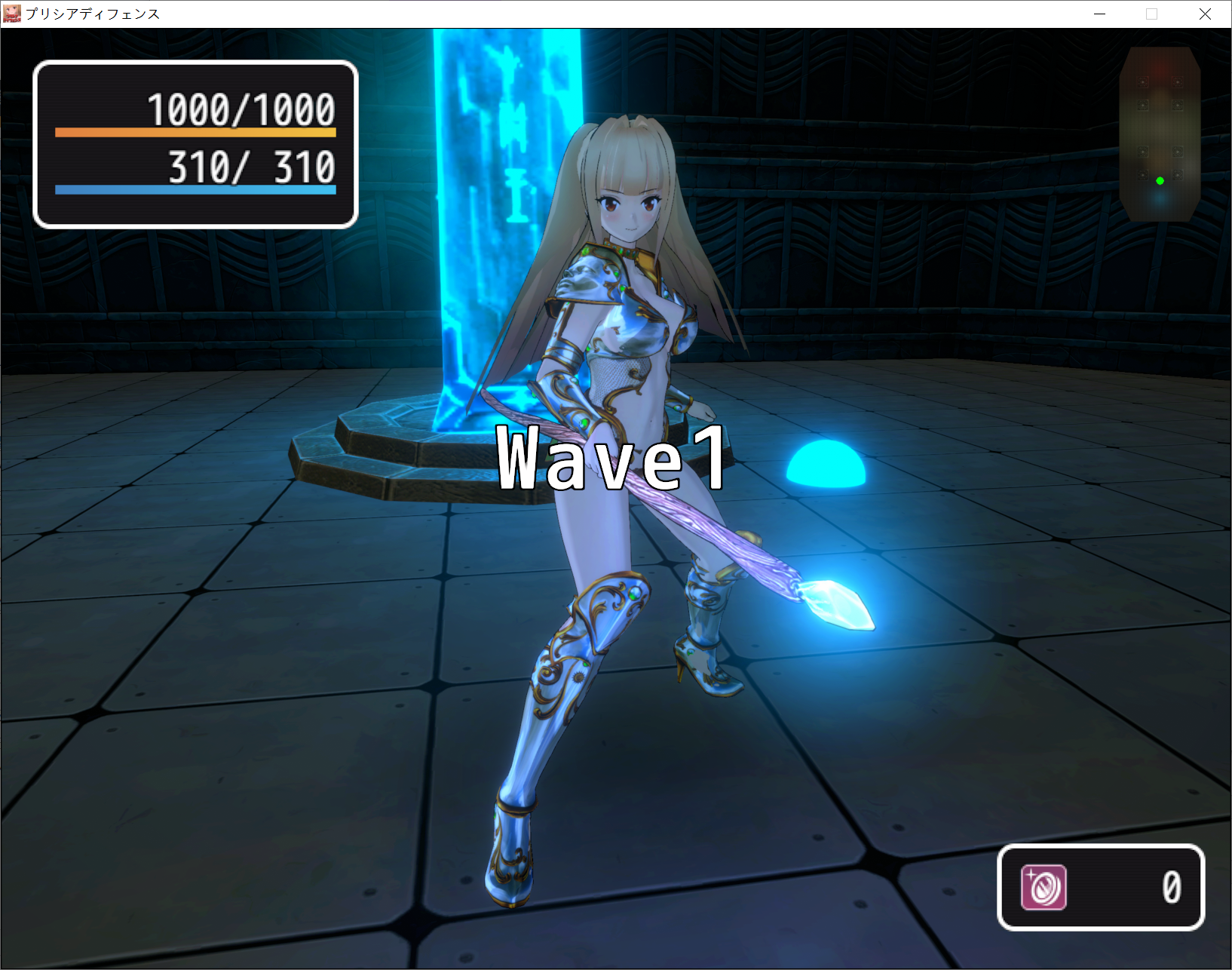Minimize the game window
Viewport: 1232px width, 970px height.
click(x=1100, y=14)
